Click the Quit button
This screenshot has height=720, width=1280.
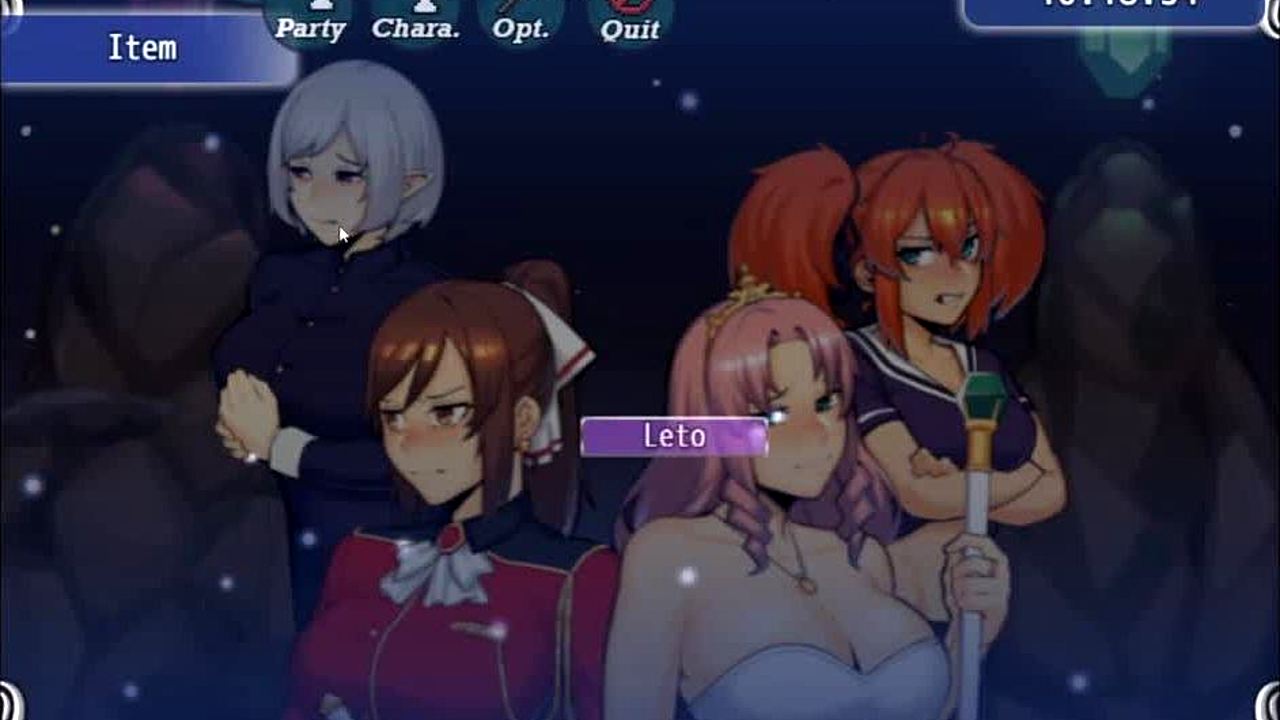[x=630, y=24]
